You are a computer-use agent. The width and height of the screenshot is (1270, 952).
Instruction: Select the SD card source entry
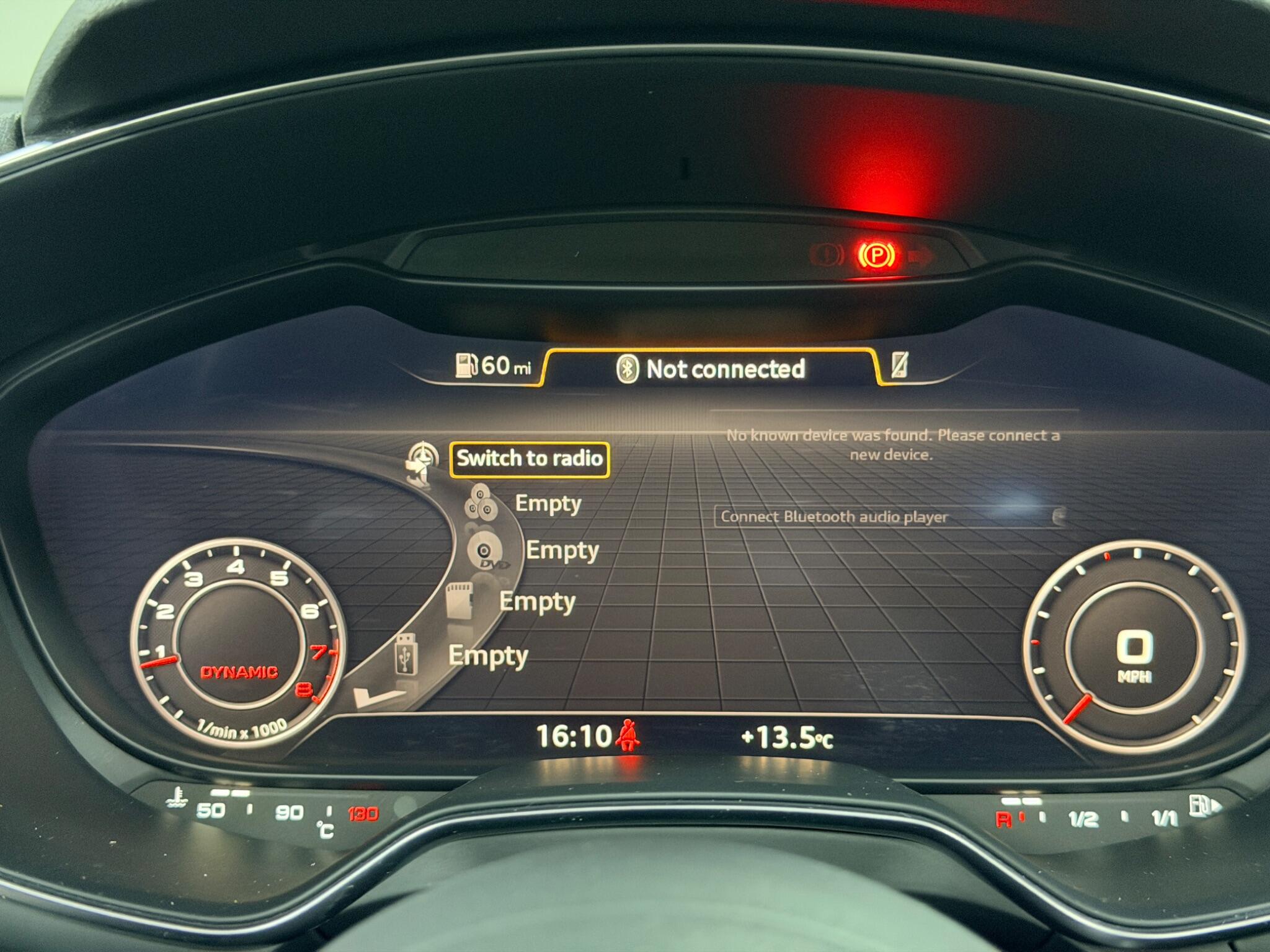[x=537, y=602]
